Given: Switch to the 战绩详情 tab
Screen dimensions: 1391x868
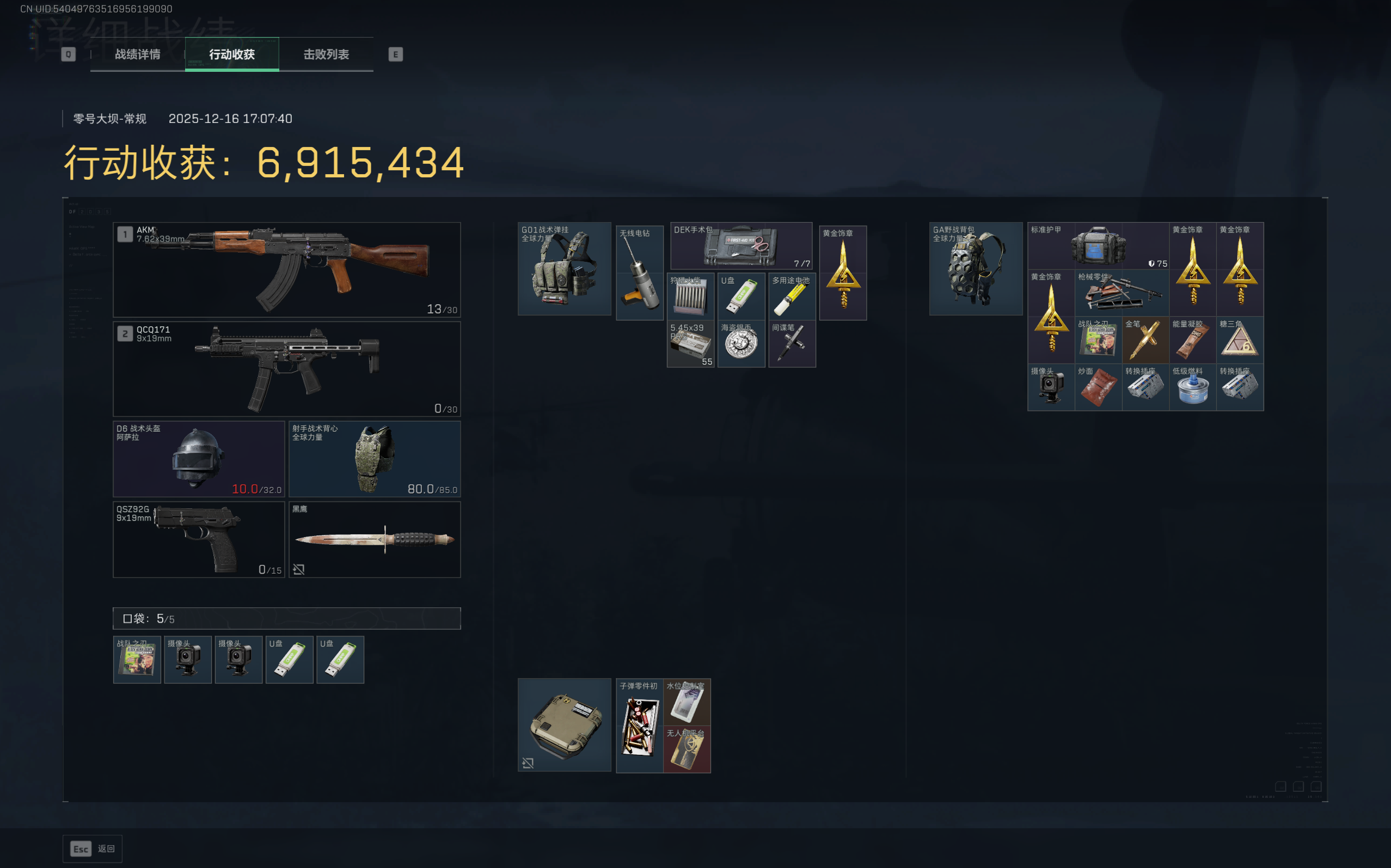Looking at the screenshot, I should [x=137, y=54].
